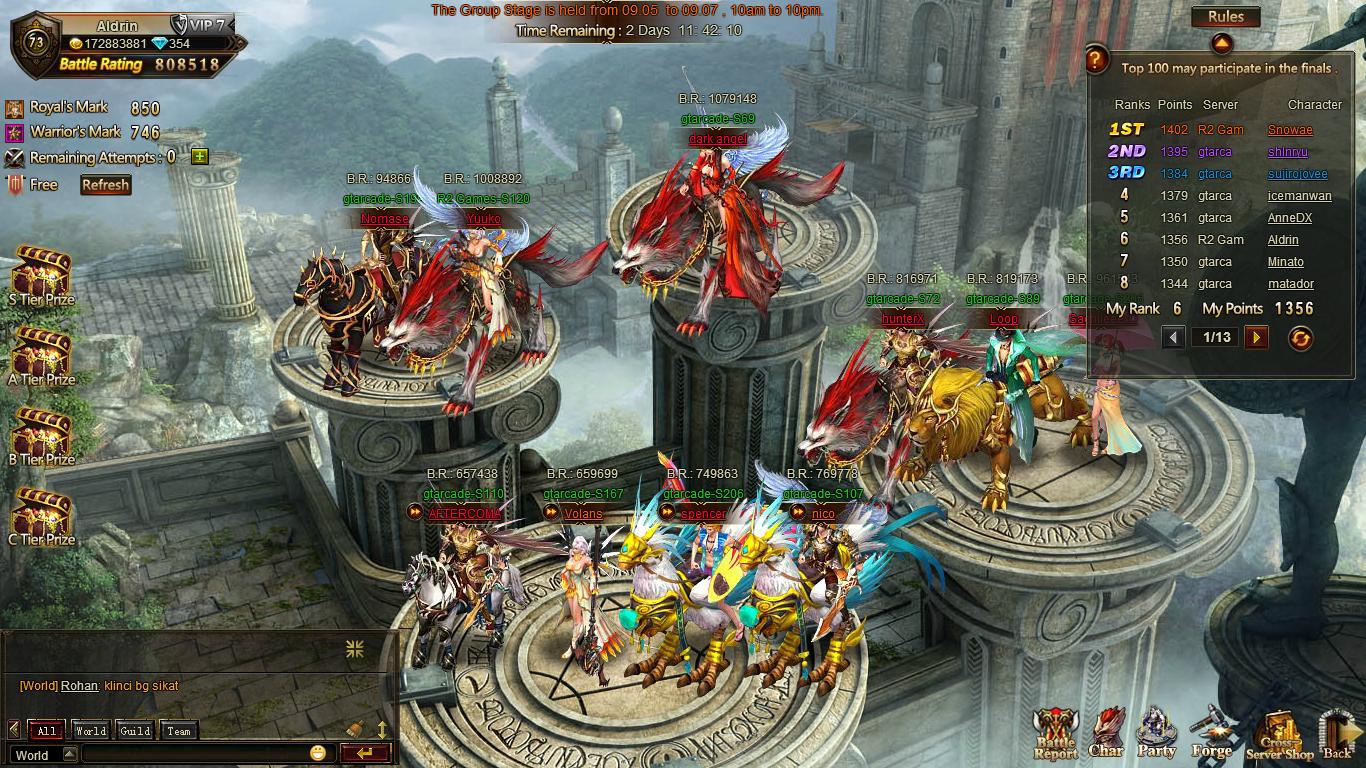Leave via the Back button

1337,737
